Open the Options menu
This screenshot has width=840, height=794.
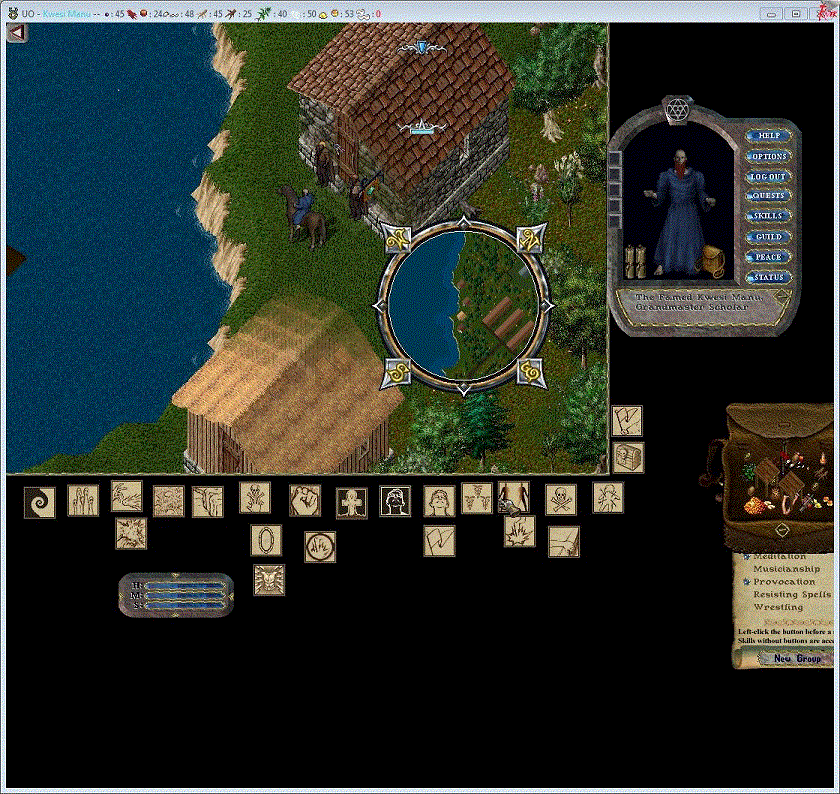click(768, 156)
